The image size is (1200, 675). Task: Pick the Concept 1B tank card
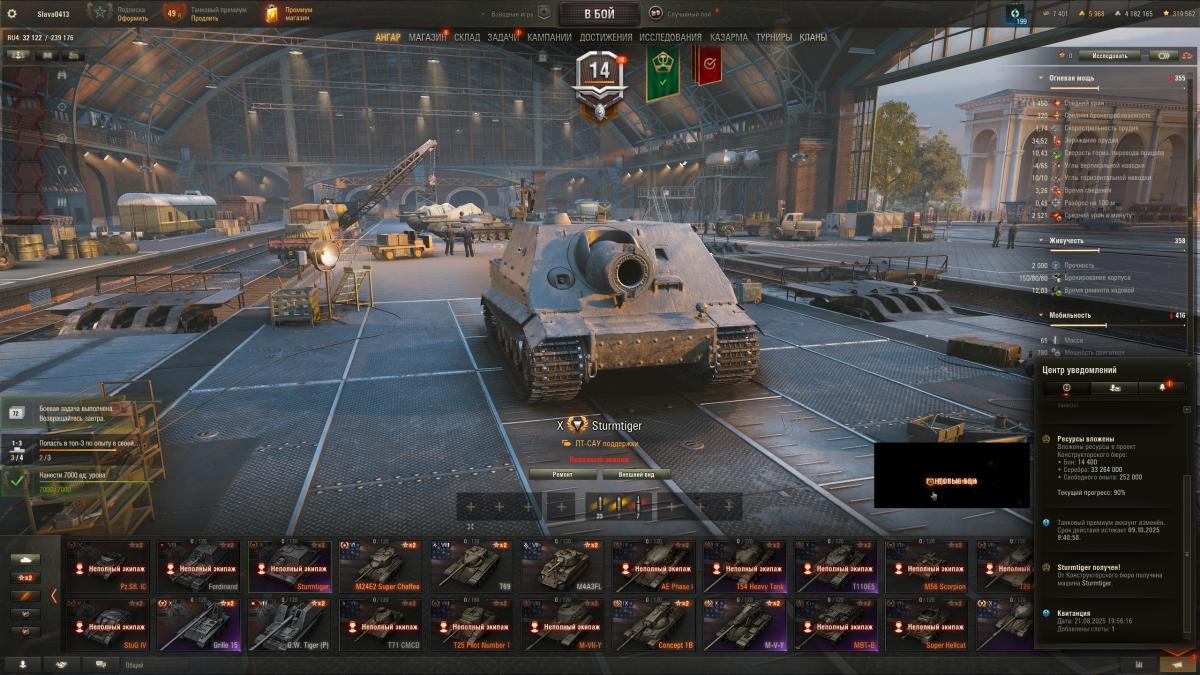click(654, 625)
